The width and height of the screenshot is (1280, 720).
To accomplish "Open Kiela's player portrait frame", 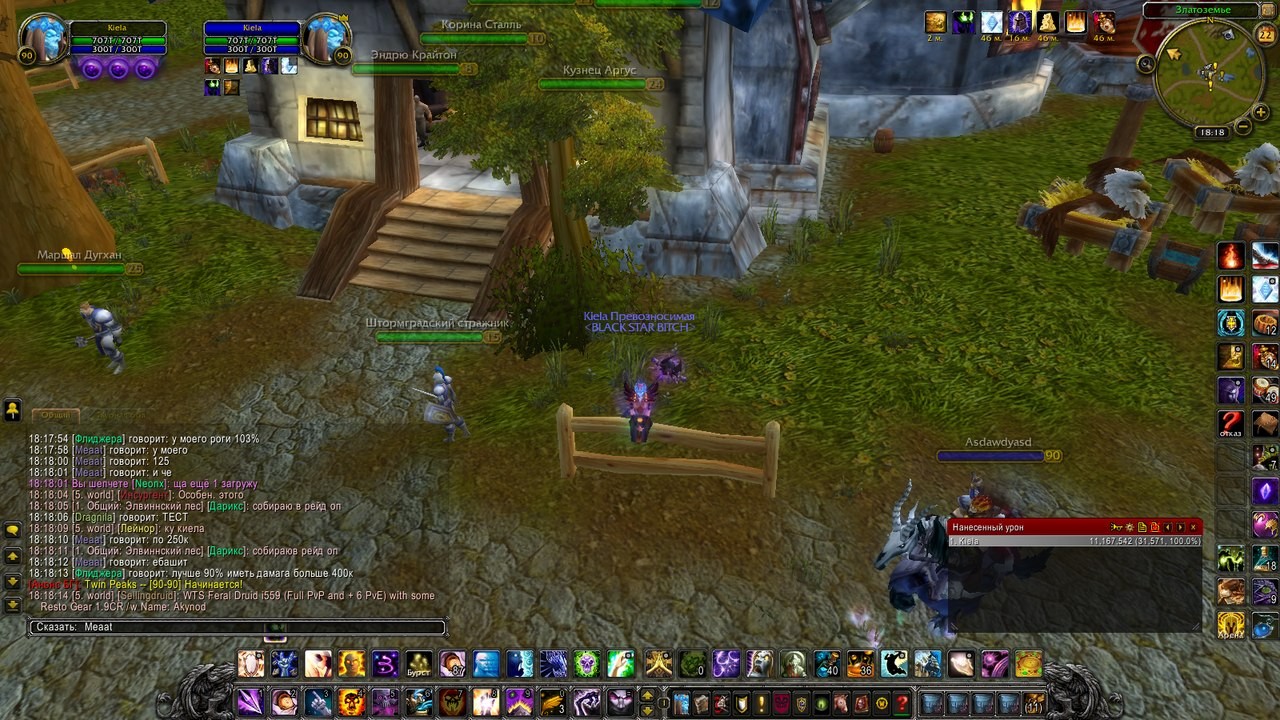I will coord(43,38).
